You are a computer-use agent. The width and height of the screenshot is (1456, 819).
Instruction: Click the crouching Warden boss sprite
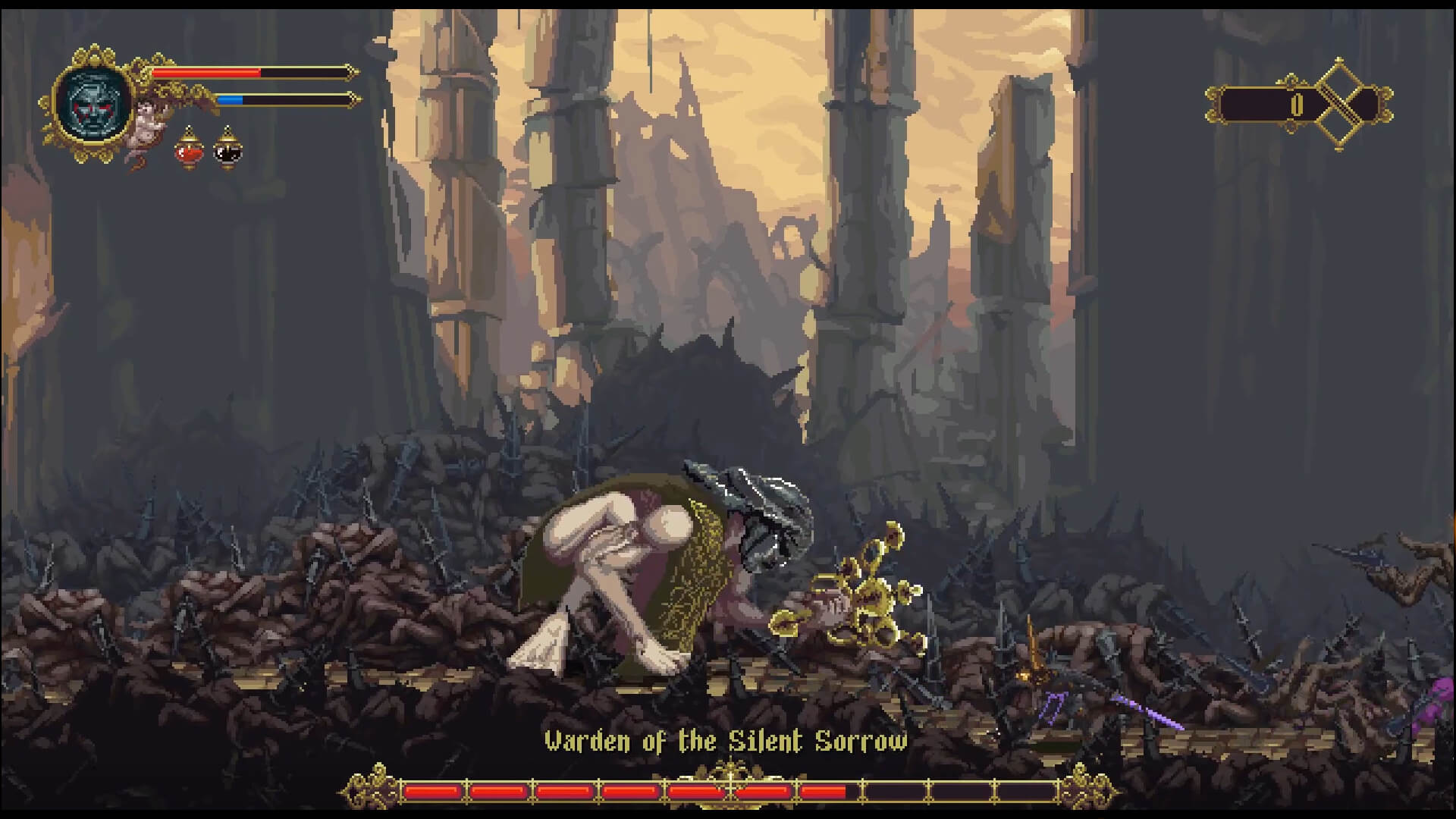[x=667, y=569]
